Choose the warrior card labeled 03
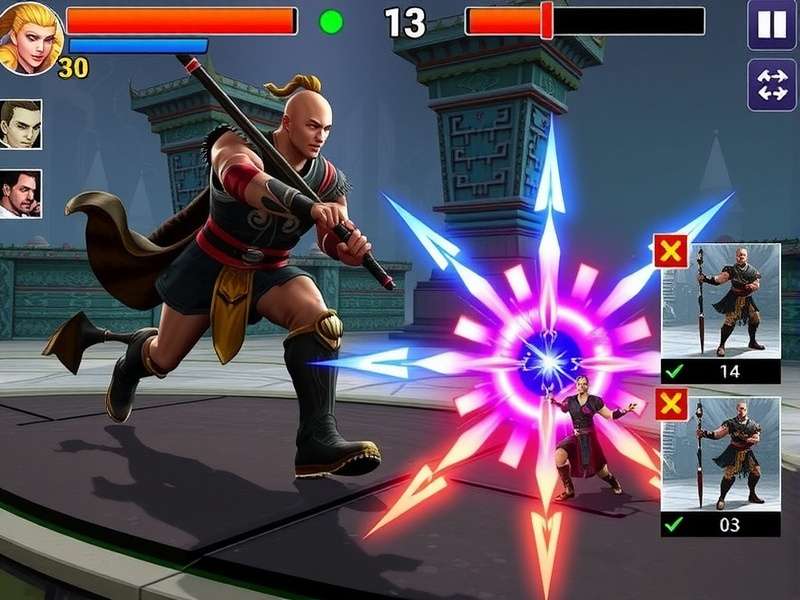 tap(722, 465)
